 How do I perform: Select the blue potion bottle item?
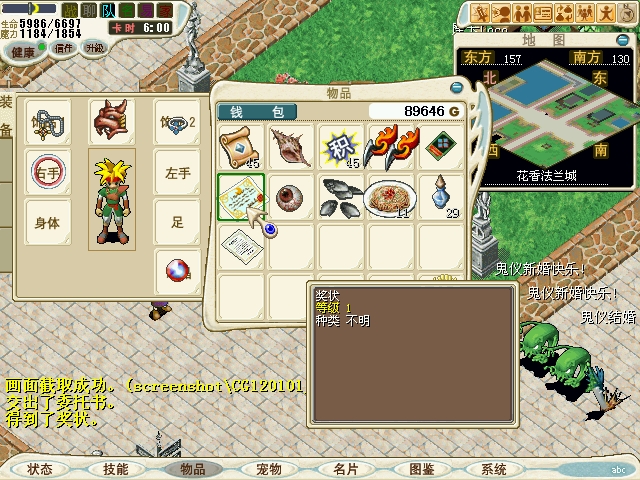(439, 195)
